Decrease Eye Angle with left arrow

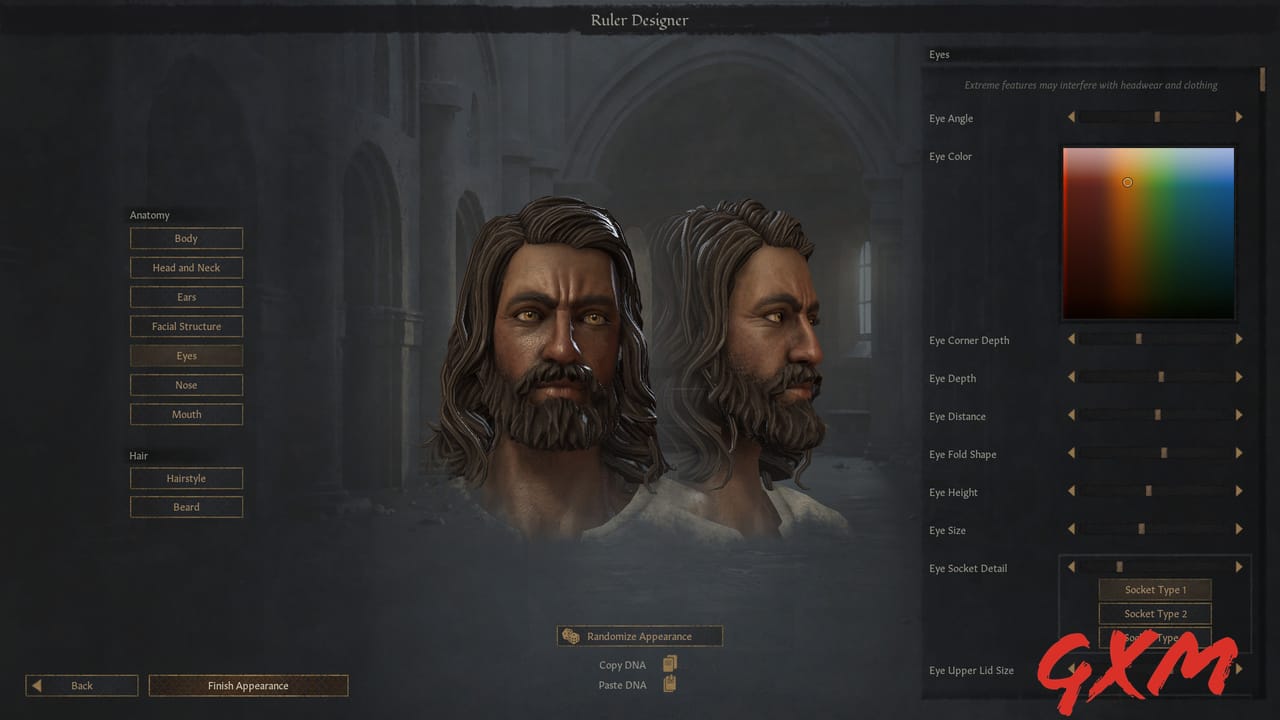1071,116
